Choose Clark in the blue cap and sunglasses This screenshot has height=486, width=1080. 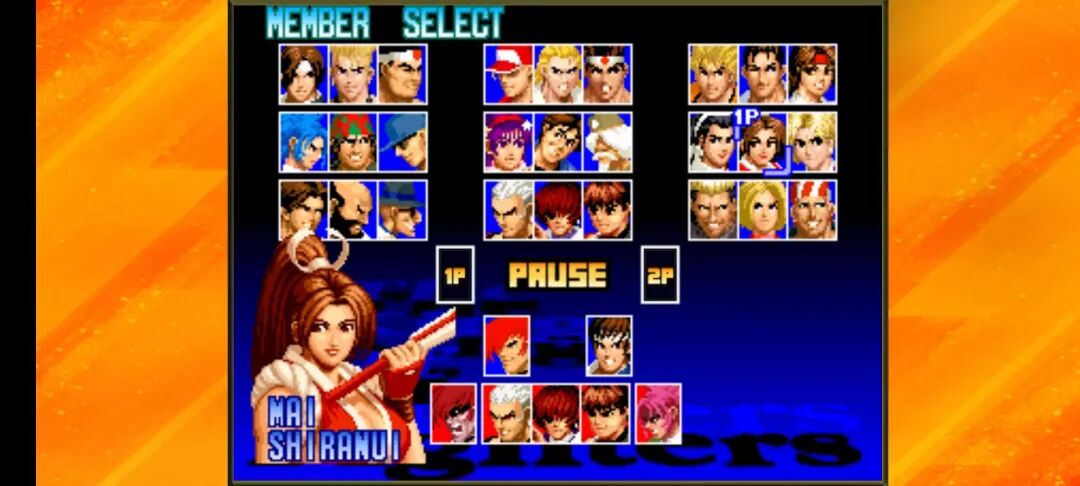tap(402, 142)
